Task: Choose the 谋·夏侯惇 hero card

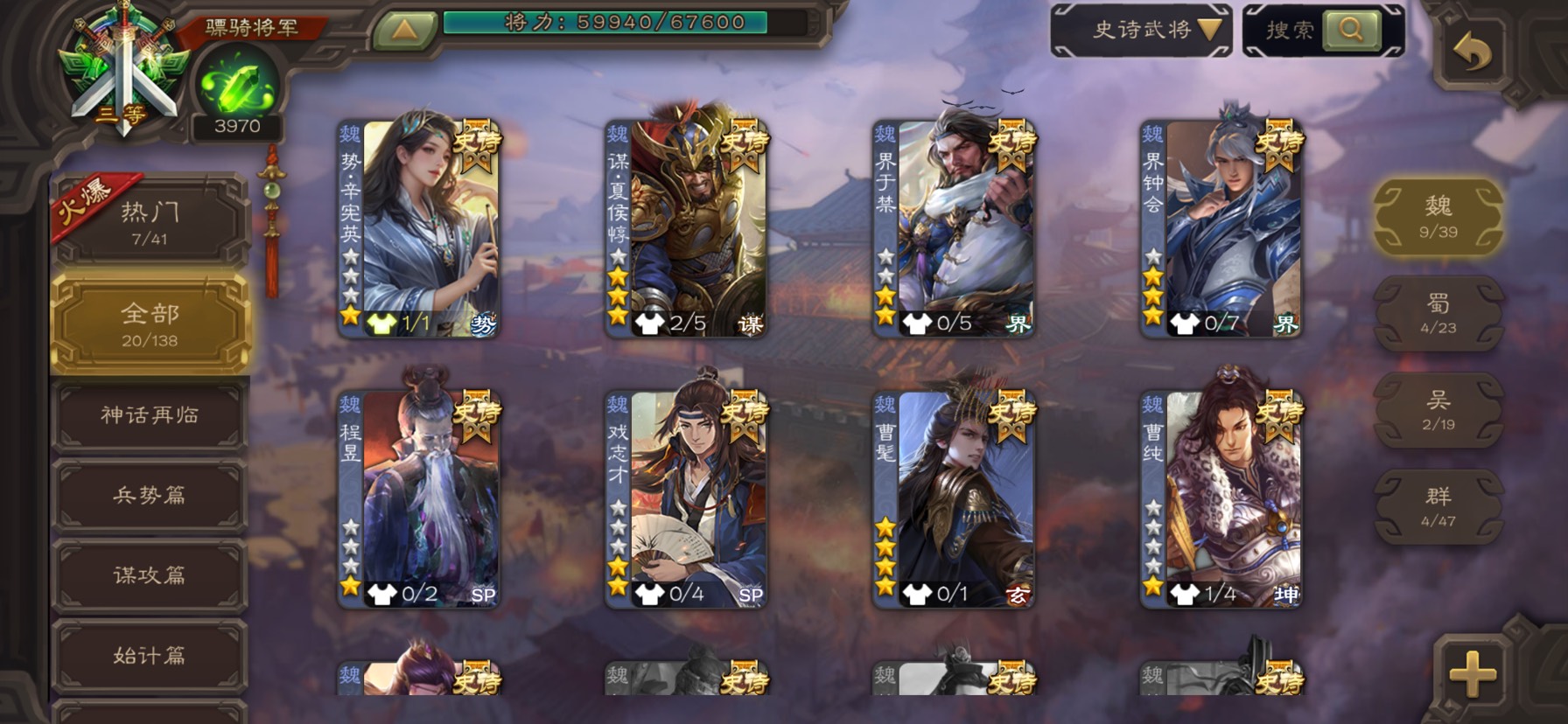Action: [x=687, y=228]
